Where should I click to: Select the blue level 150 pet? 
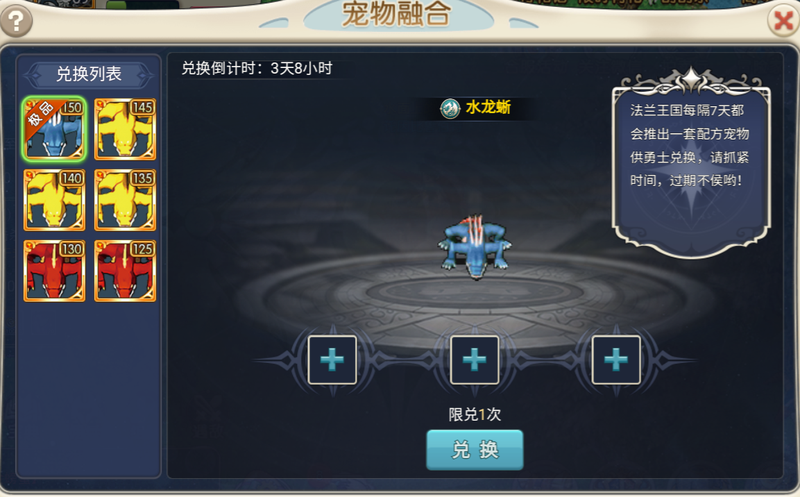tap(56, 129)
